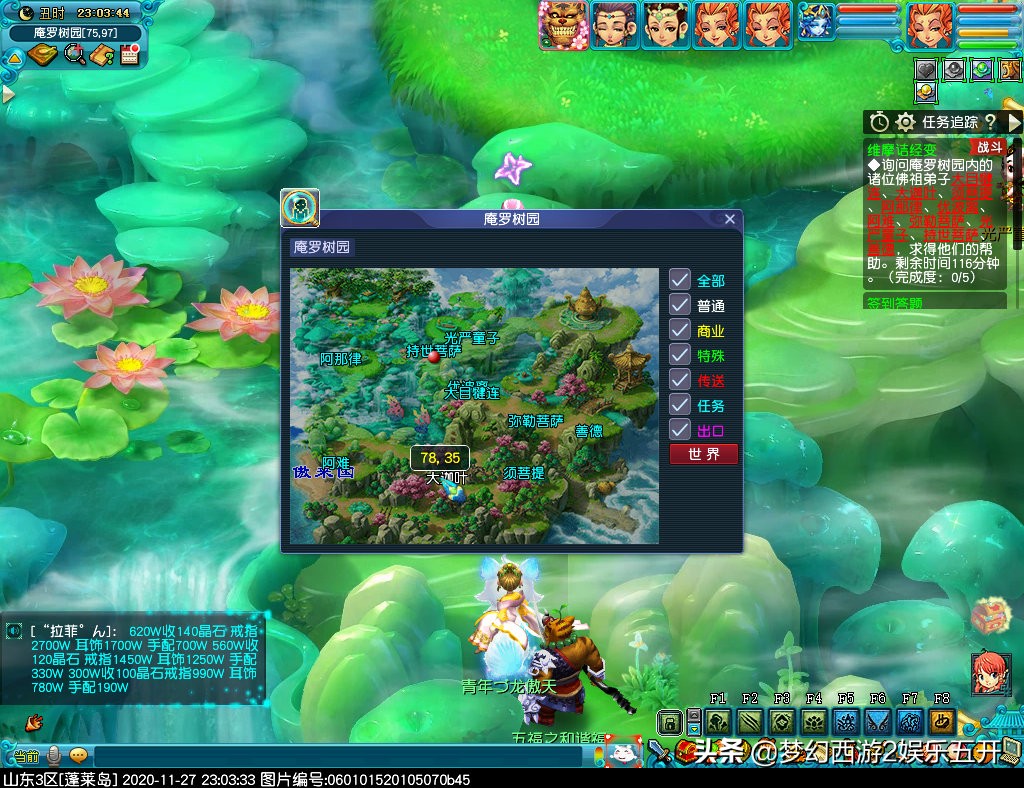Toggle the 全部 map filter checkbox
The width and height of the screenshot is (1024, 788).
pyautogui.click(x=680, y=280)
